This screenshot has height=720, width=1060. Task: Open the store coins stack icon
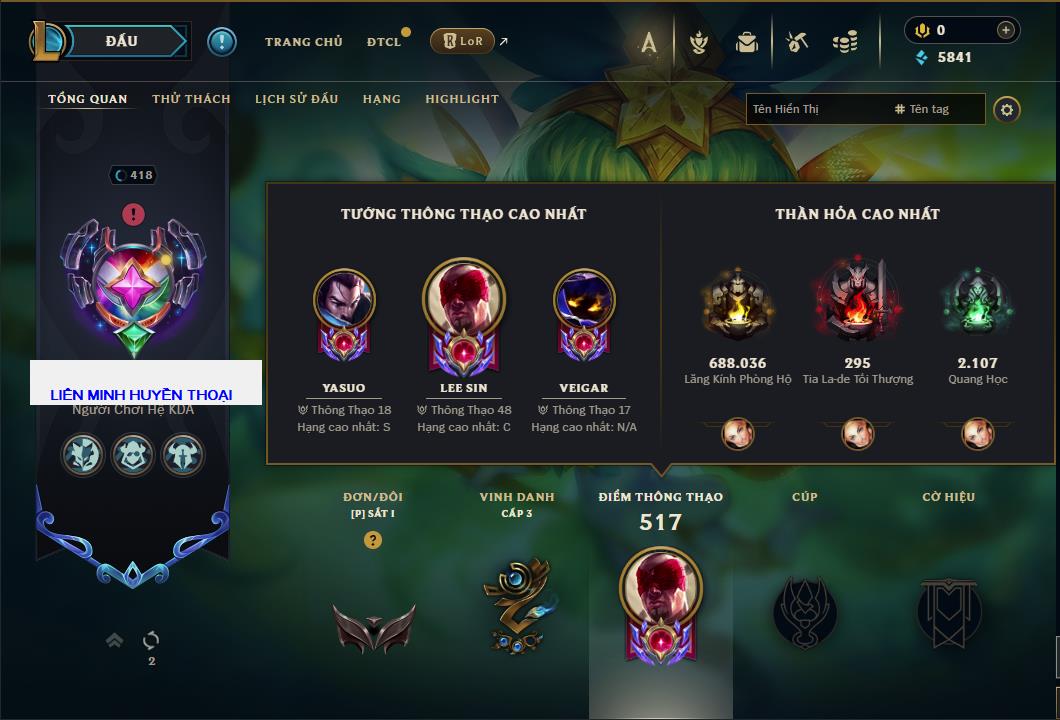[845, 42]
